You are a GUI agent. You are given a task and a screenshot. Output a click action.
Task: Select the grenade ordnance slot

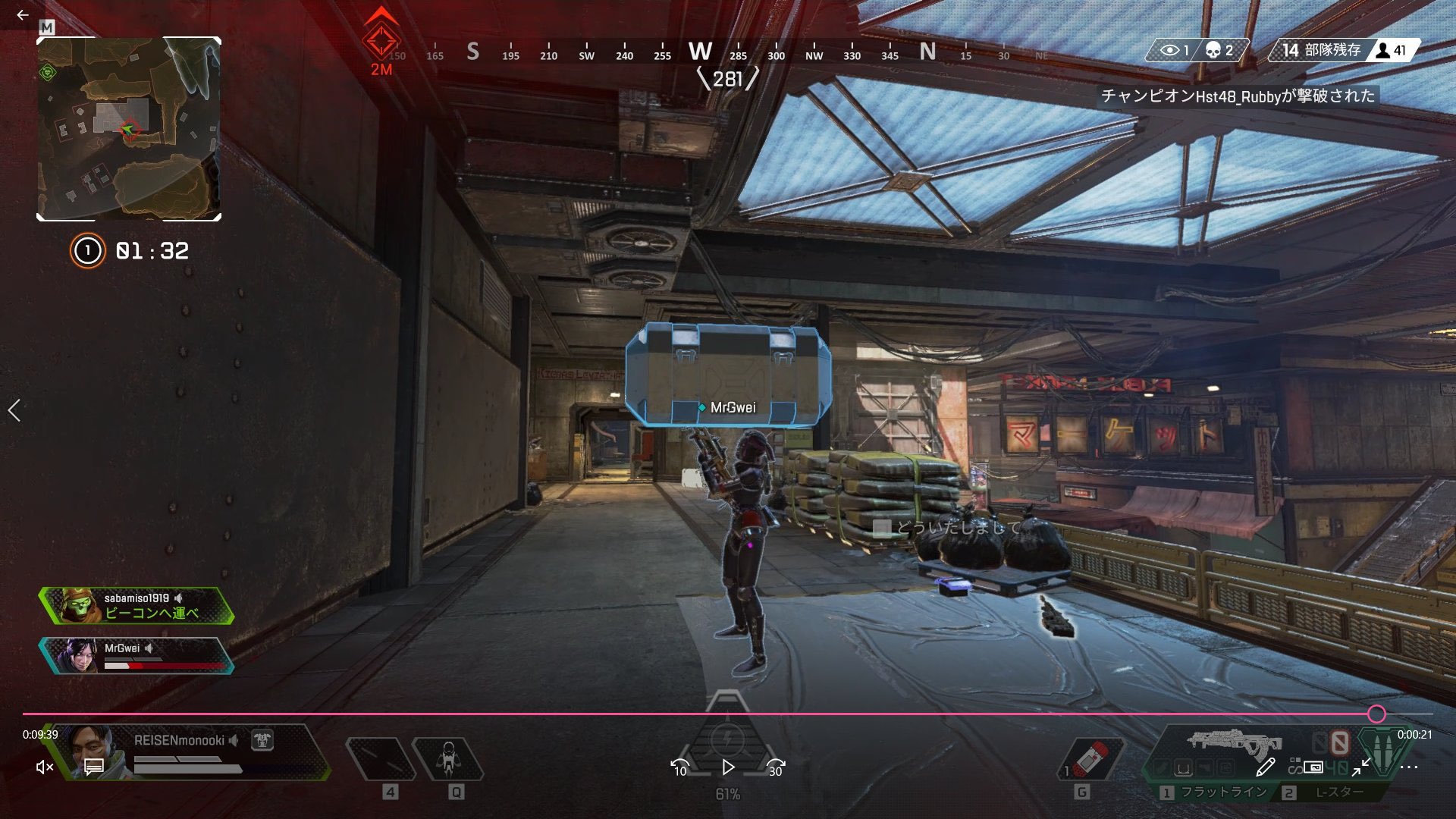pos(1090,760)
